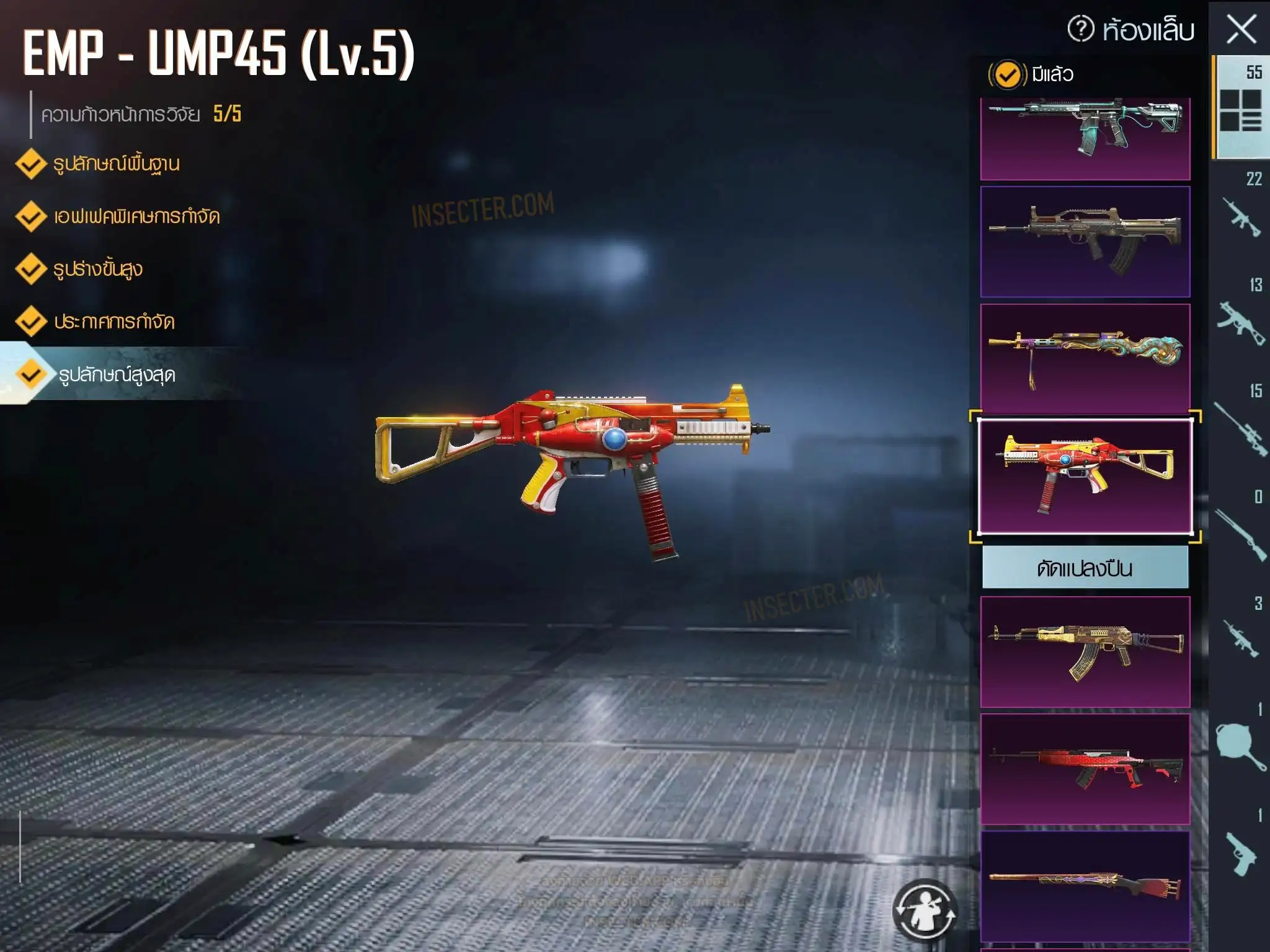1270x952 pixels.
Task: Choose the golden AKM skin thumbnail
Action: click(x=1085, y=651)
